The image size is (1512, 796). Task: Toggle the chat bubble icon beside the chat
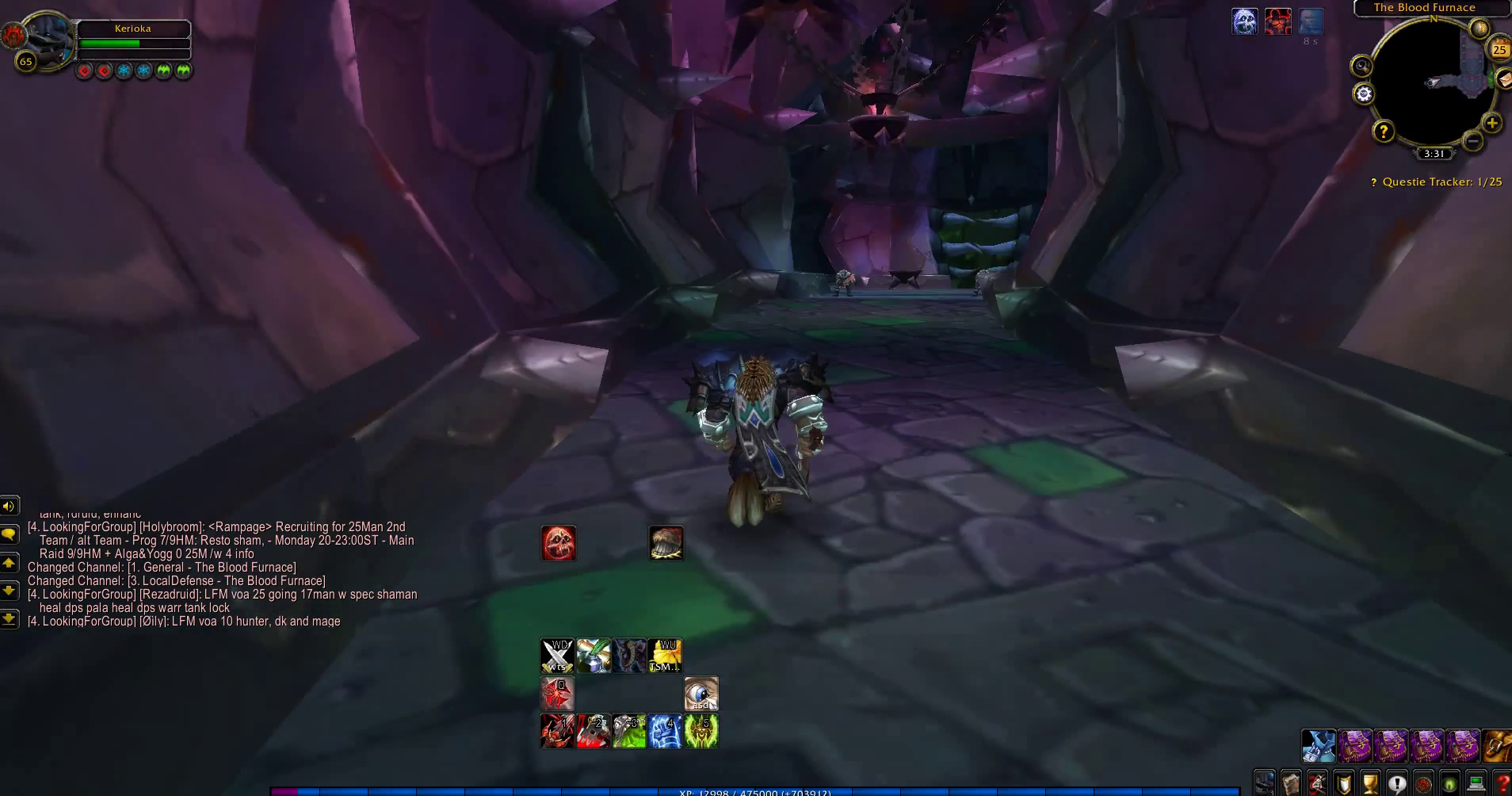tap(10, 535)
